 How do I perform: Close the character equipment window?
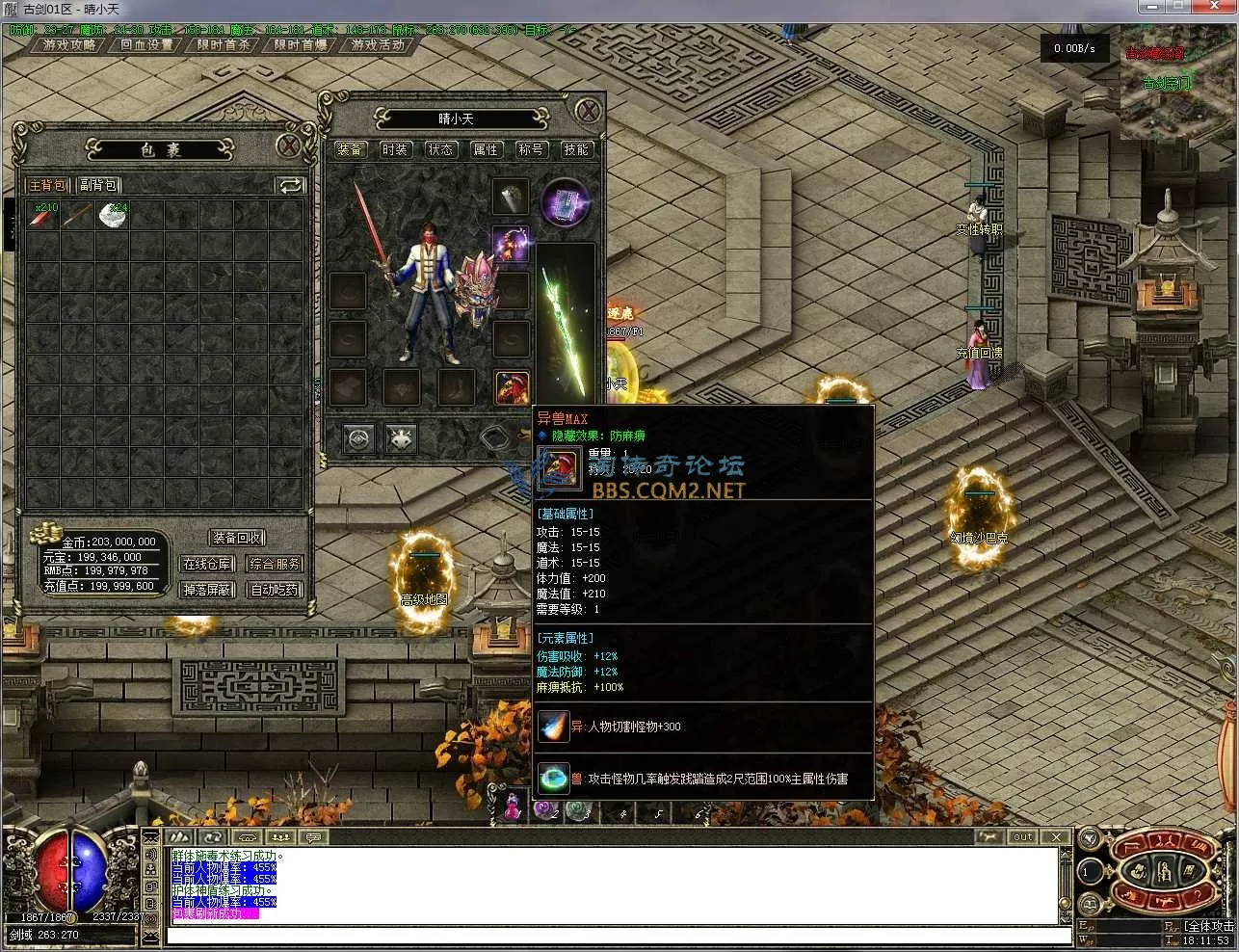[x=588, y=111]
